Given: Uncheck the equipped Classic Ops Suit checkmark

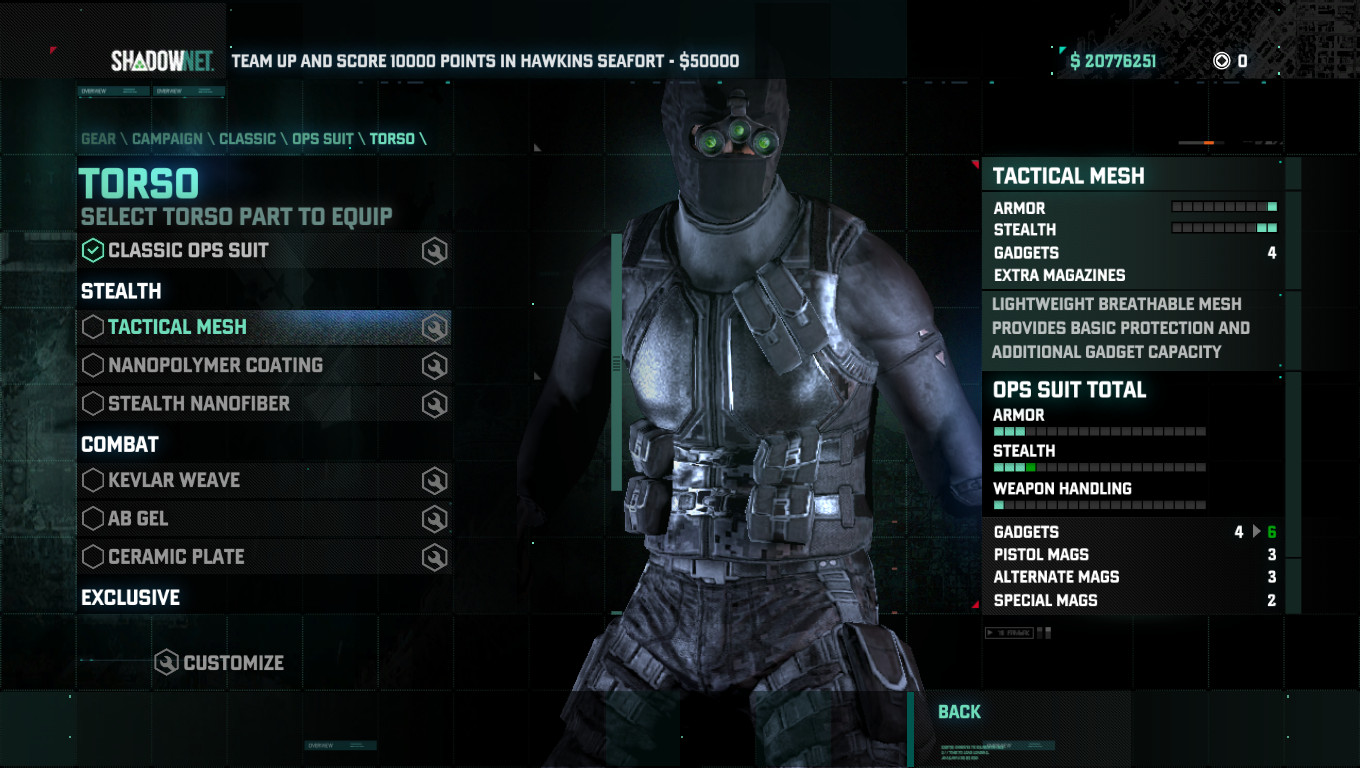Looking at the screenshot, I should [x=94, y=250].
